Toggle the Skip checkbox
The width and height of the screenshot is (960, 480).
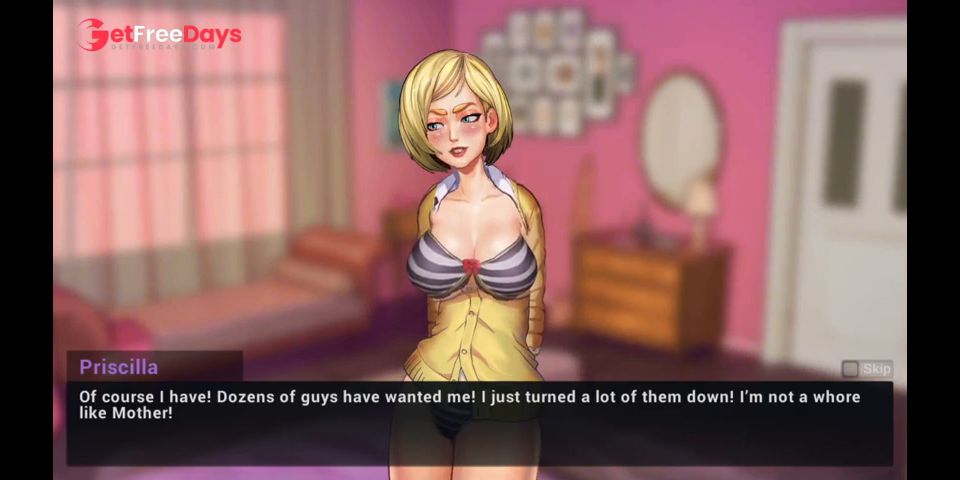coord(850,369)
